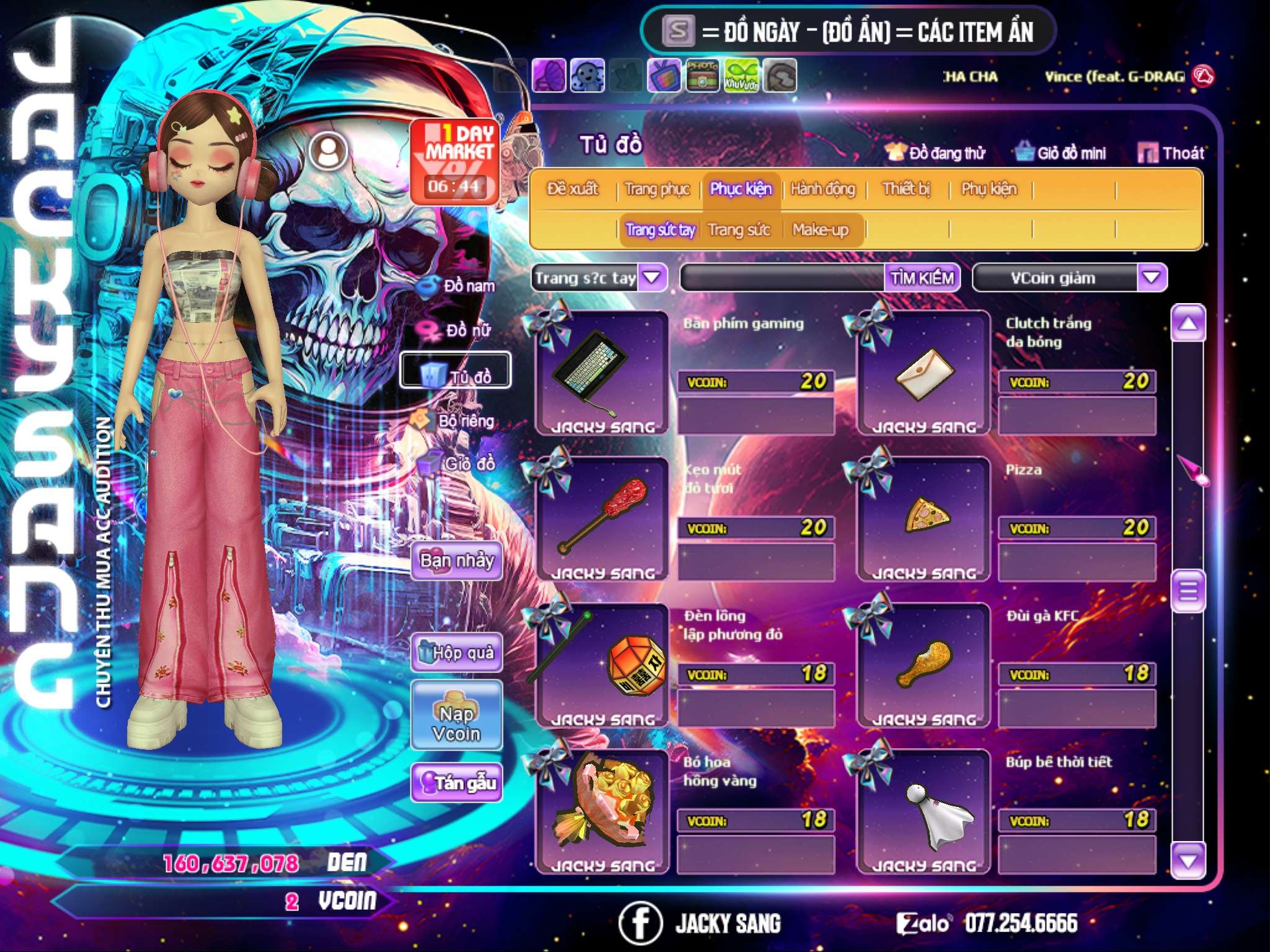Exit the wardrobe with Thoát
Image resolution: width=1270 pixels, height=952 pixels.
click(1171, 153)
